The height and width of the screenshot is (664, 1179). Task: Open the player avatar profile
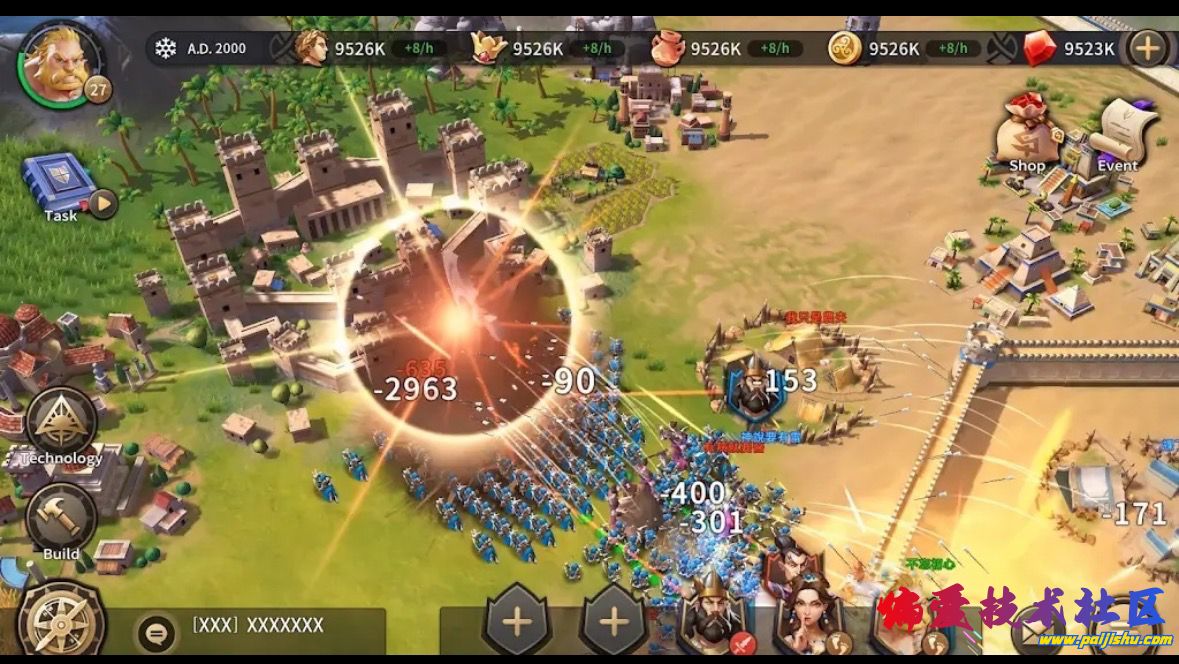[59, 63]
